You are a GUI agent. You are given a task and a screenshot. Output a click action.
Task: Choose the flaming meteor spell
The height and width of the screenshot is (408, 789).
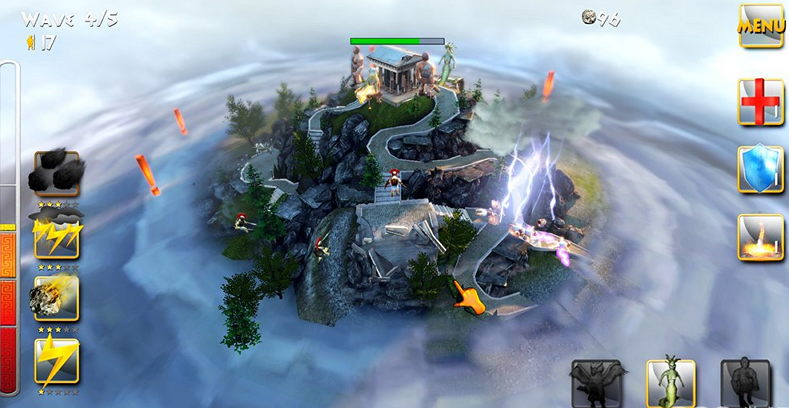[56, 298]
